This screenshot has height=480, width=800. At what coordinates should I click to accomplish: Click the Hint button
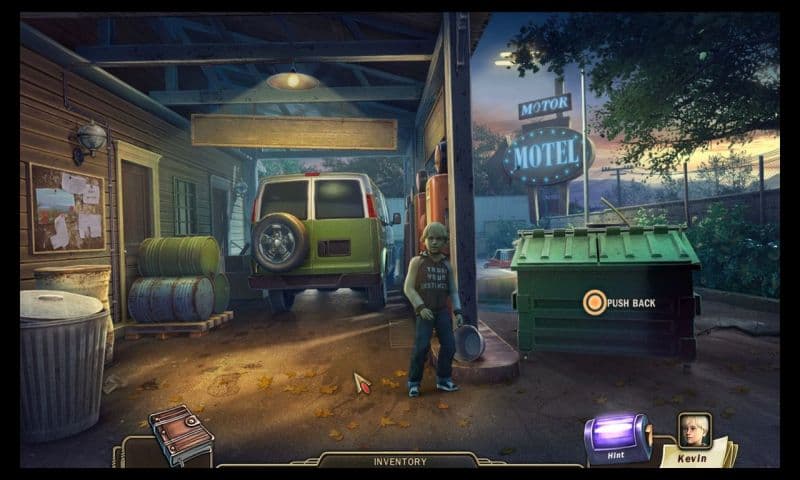617,435
